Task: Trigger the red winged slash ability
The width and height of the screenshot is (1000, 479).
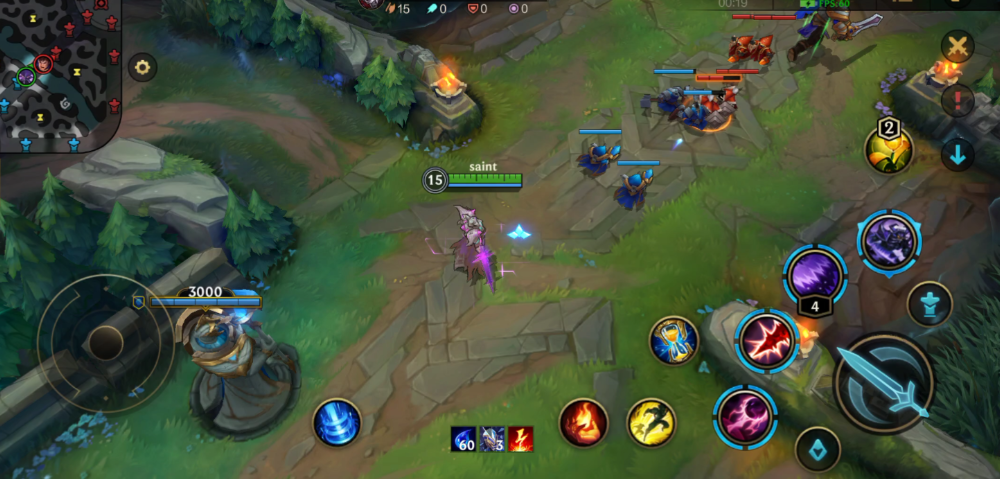Action: tap(768, 341)
